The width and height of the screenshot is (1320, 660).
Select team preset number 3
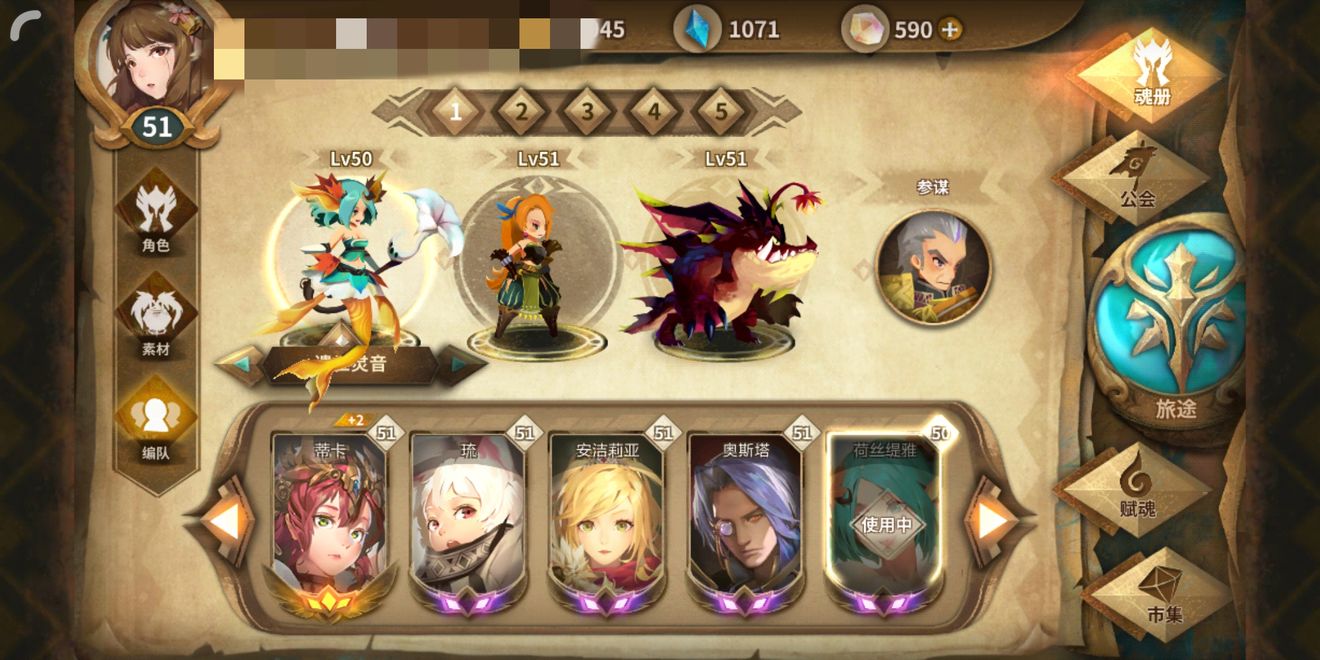588,112
